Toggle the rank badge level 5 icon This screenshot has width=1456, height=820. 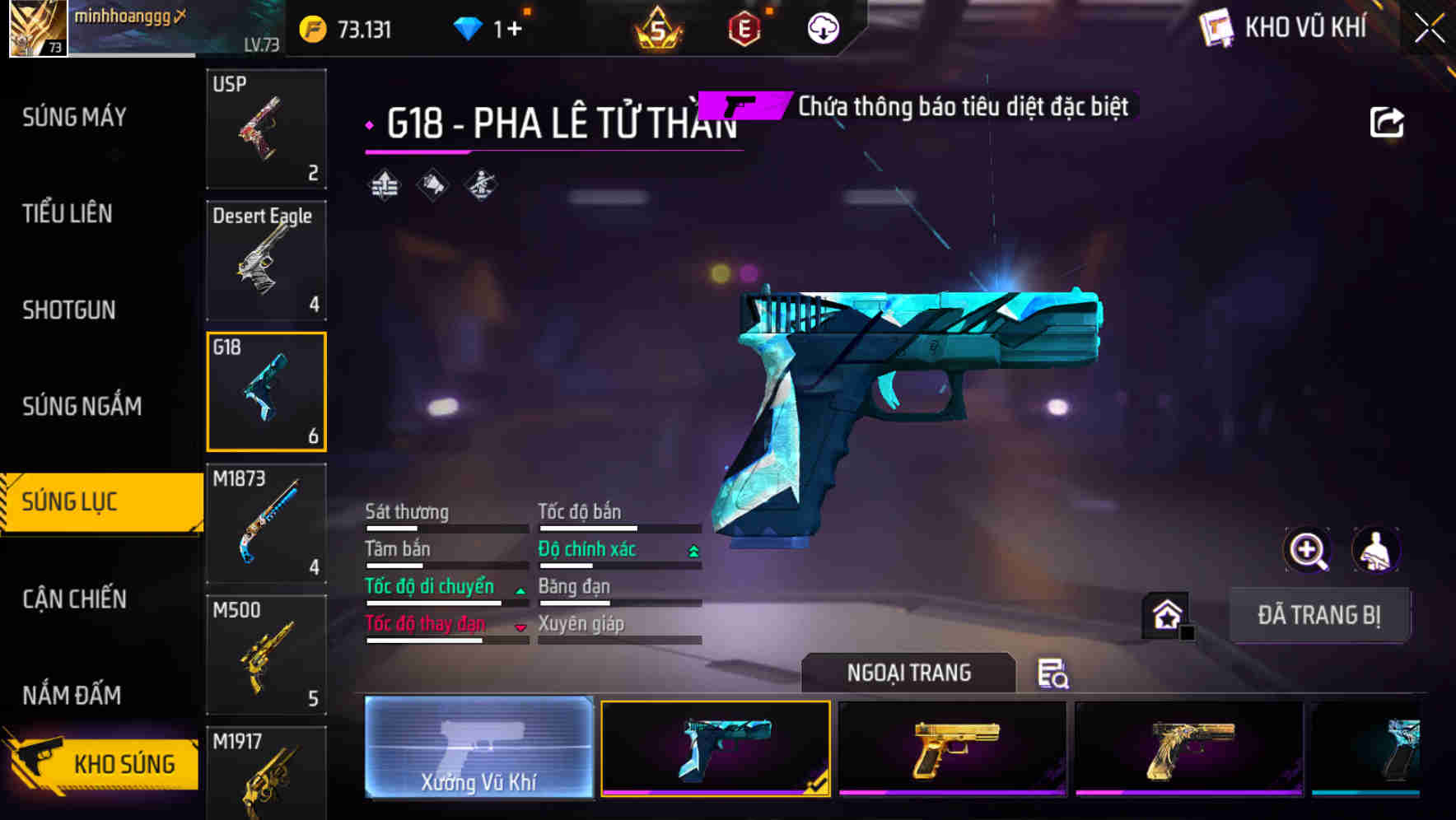point(659,27)
